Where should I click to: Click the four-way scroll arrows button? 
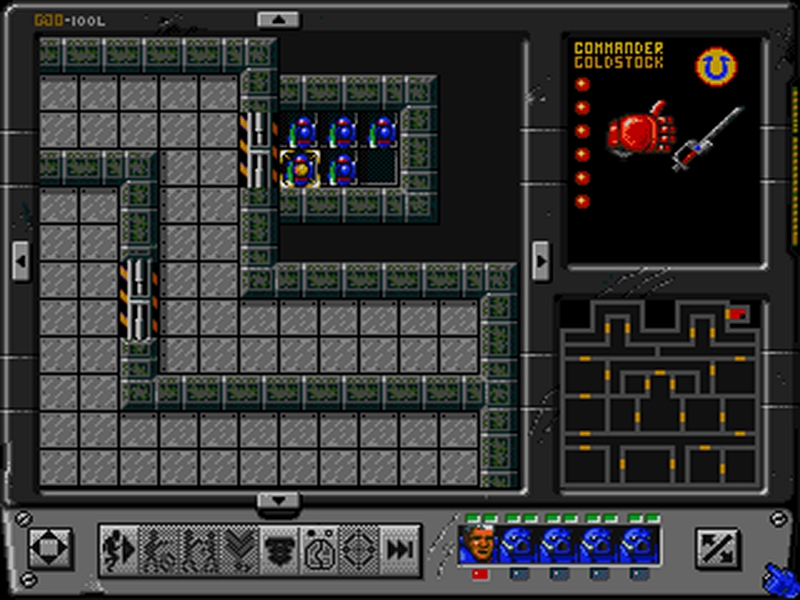pos(49,548)
